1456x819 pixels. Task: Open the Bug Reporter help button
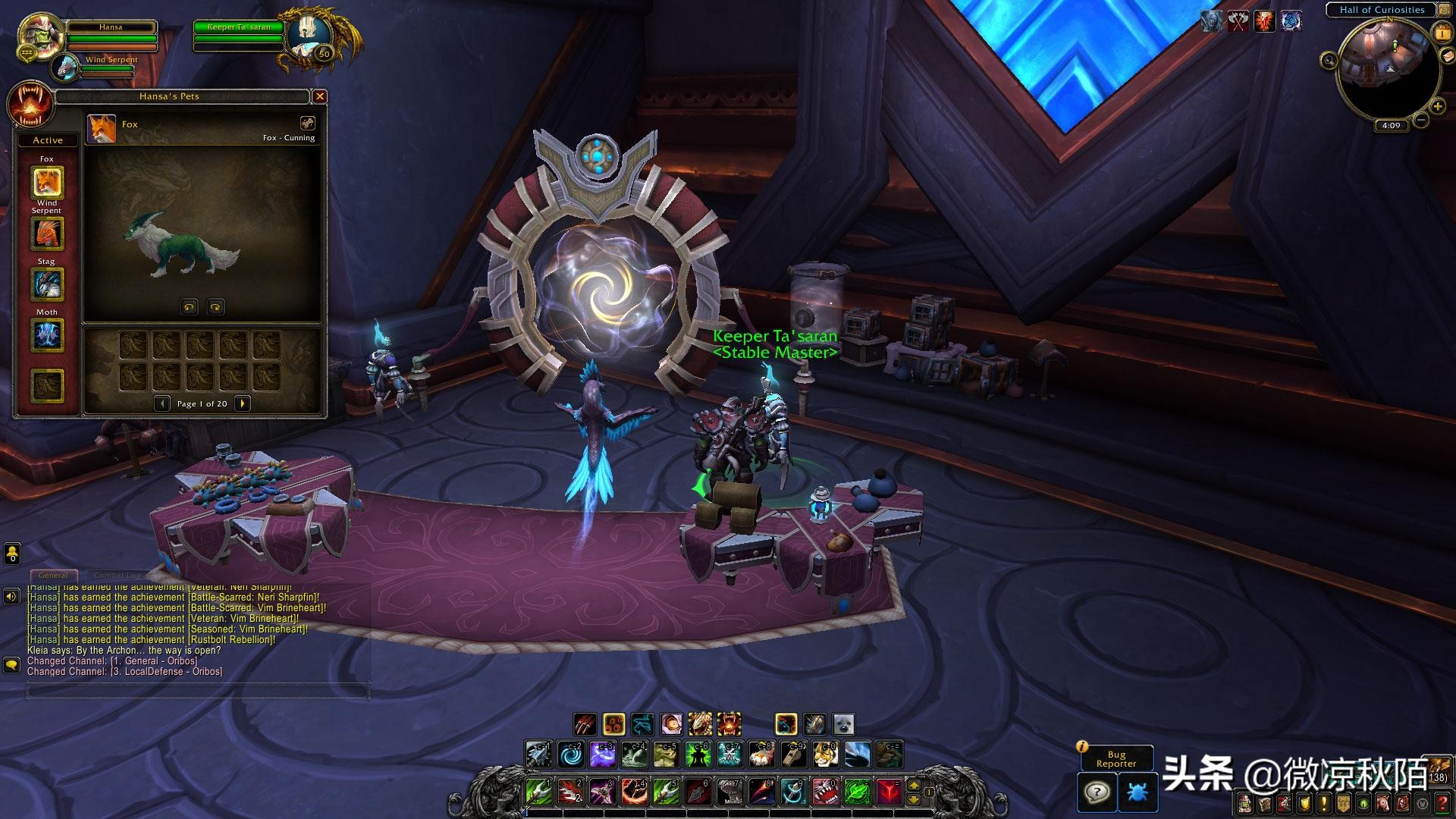coord(1097,793)
